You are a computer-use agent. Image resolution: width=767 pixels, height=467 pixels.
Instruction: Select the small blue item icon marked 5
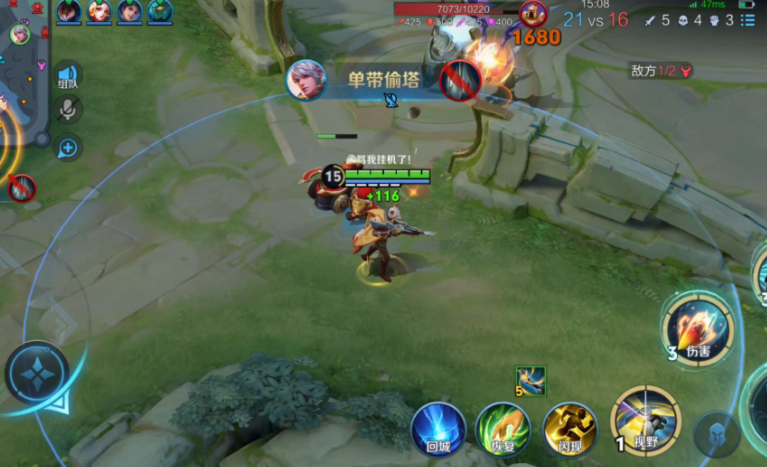530,381
